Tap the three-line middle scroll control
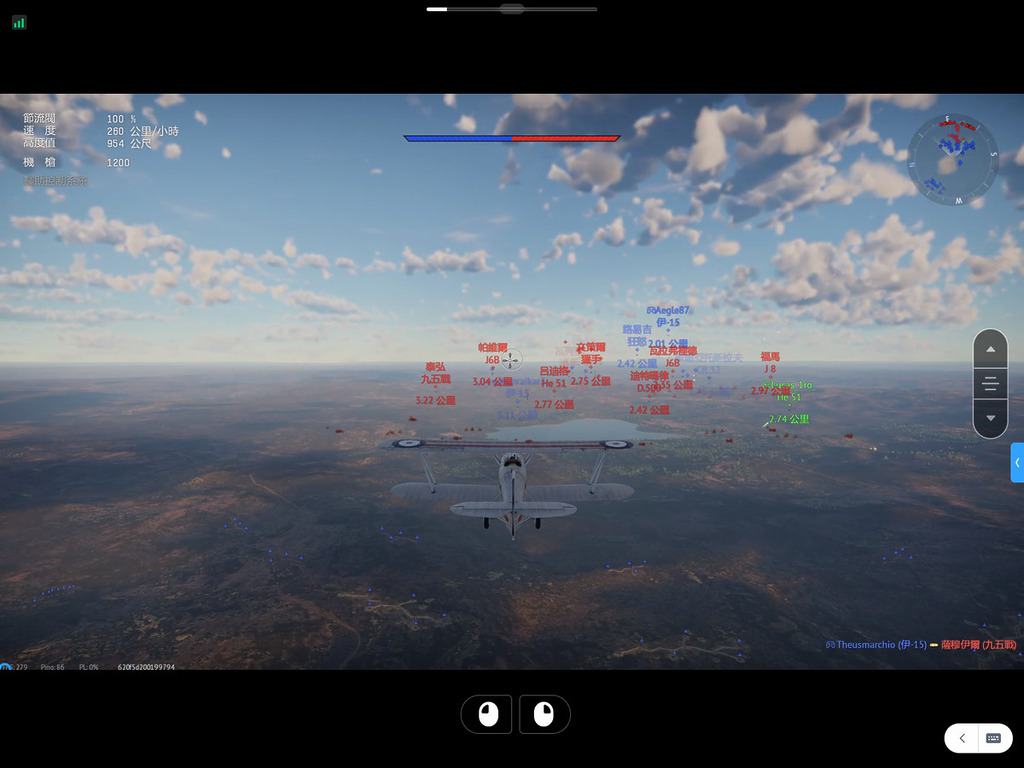This screenshot has width=1024, height=768. click(990, 384)
